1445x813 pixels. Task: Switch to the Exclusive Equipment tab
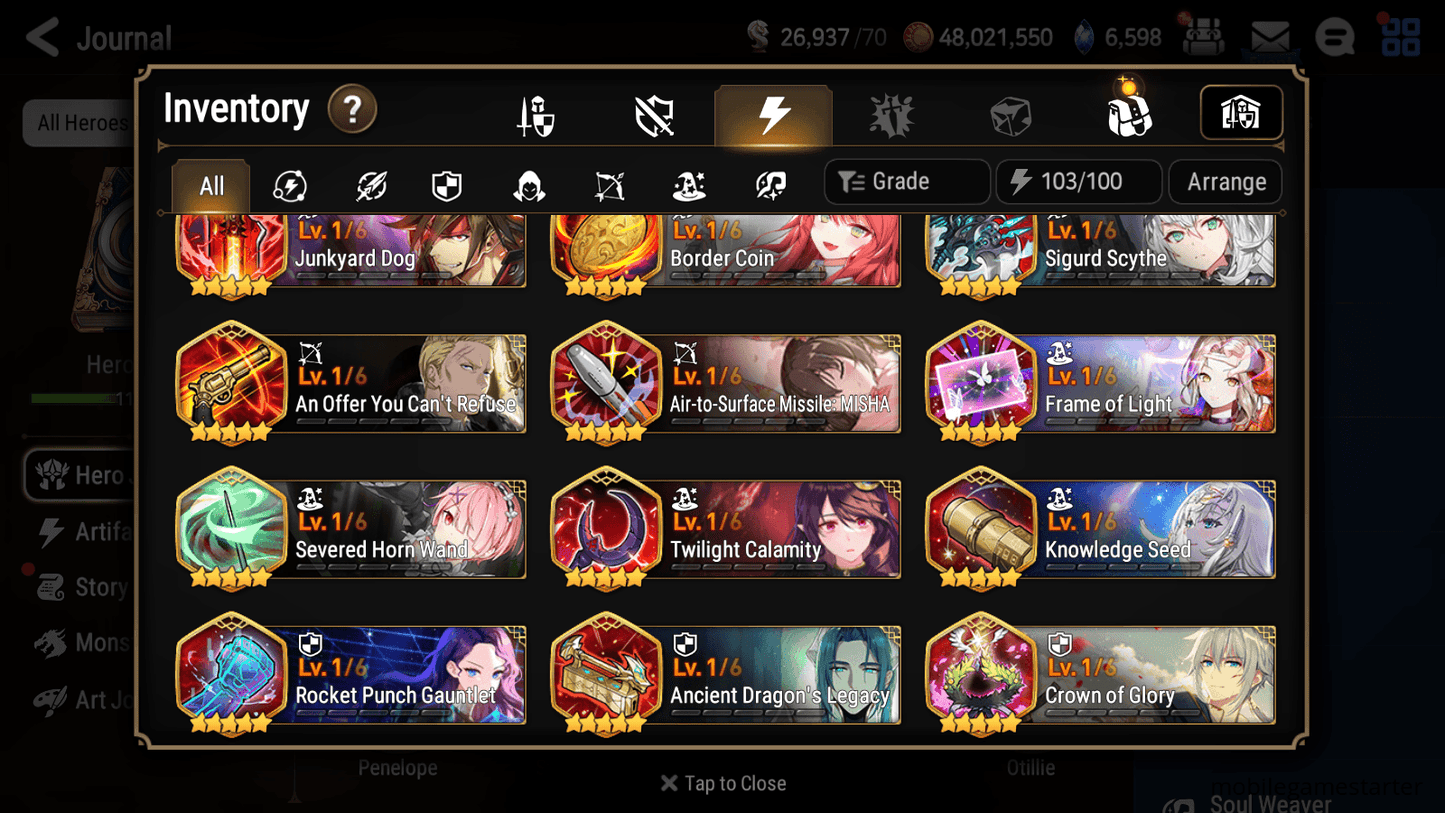coord(654,113)
